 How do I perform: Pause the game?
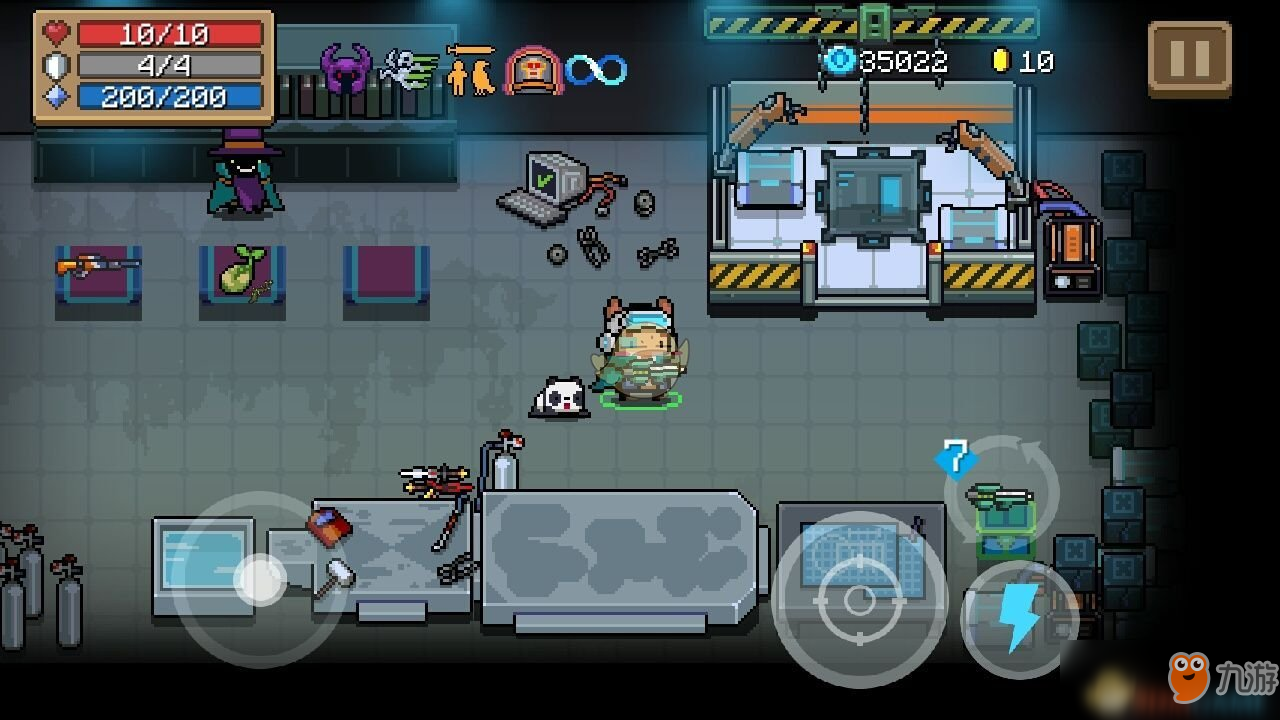(1189, 60)
